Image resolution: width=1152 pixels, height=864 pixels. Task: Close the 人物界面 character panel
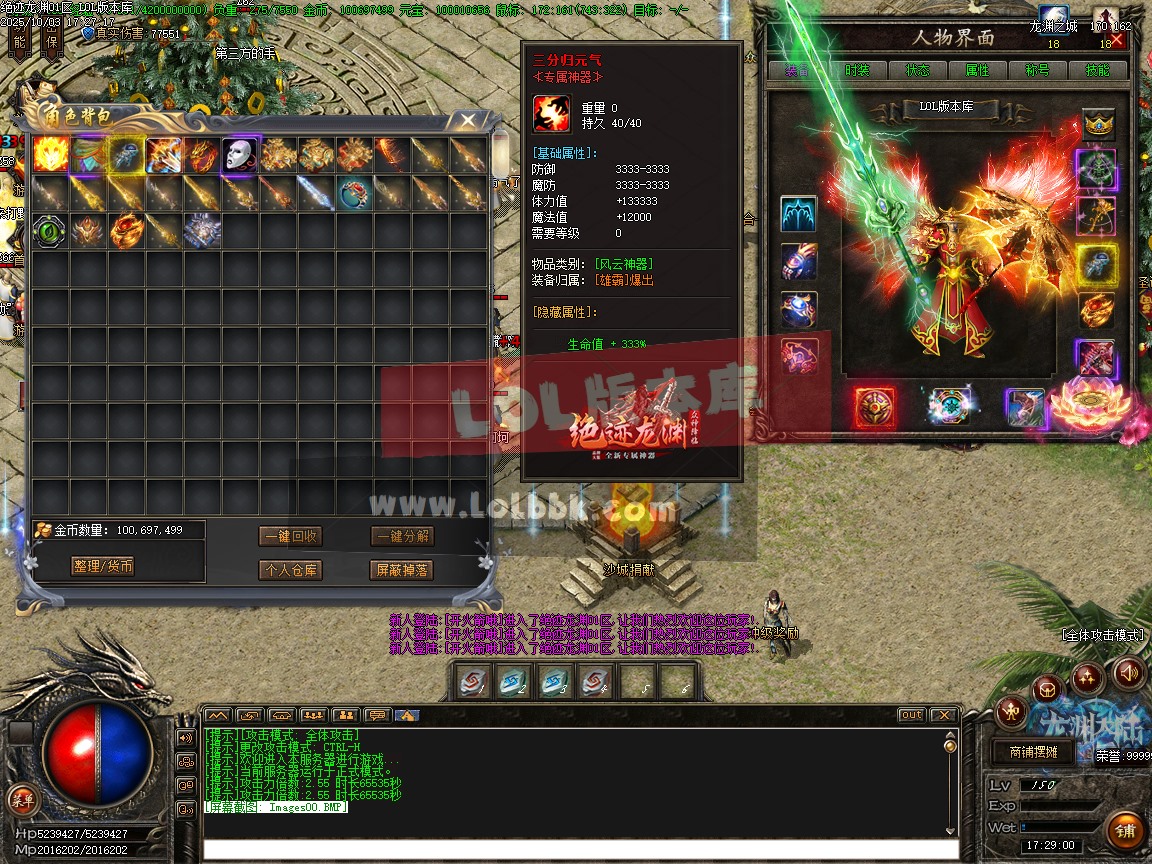point(1117,40)
